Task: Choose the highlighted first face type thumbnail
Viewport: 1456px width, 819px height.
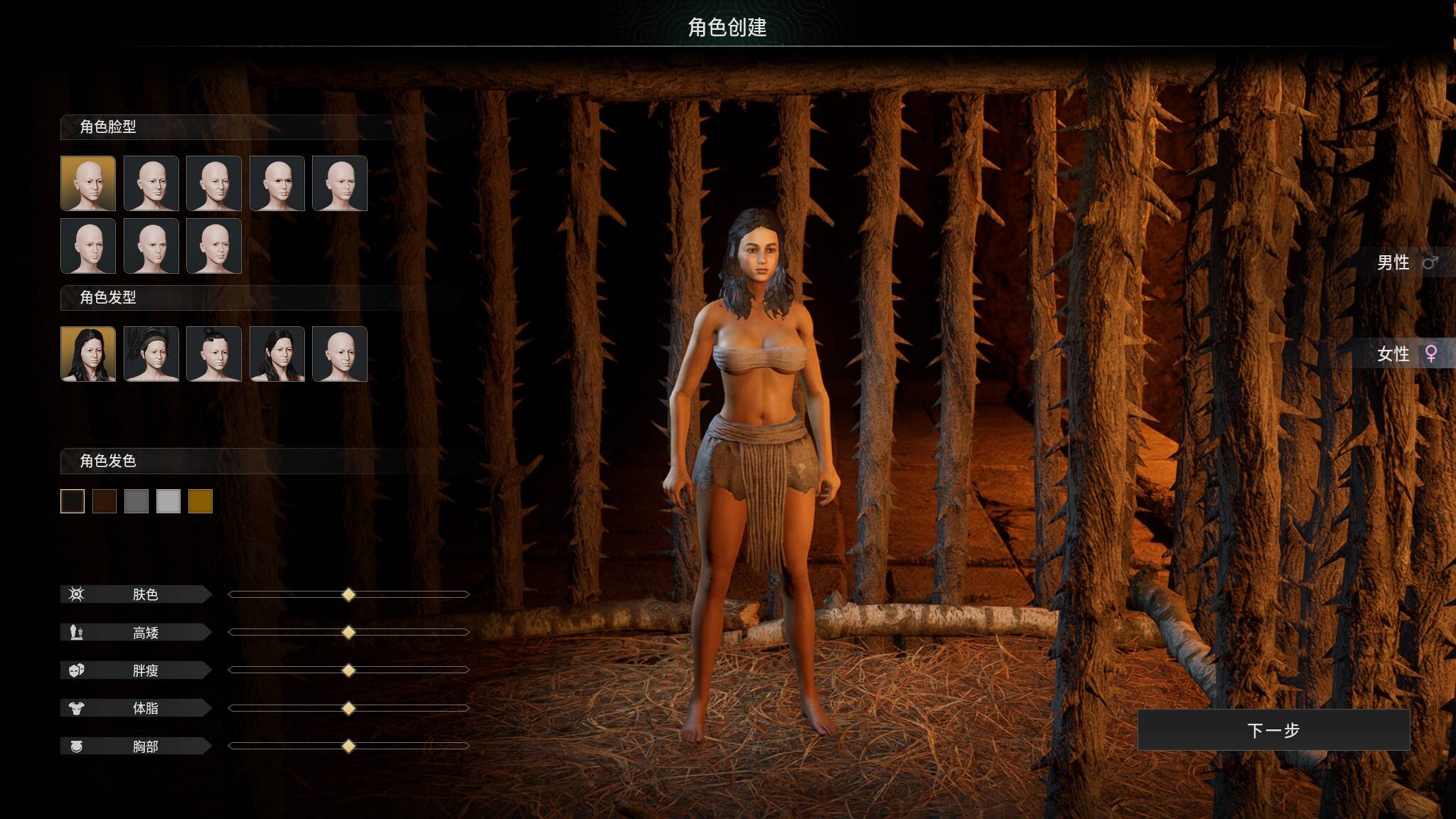Action: 88,183
